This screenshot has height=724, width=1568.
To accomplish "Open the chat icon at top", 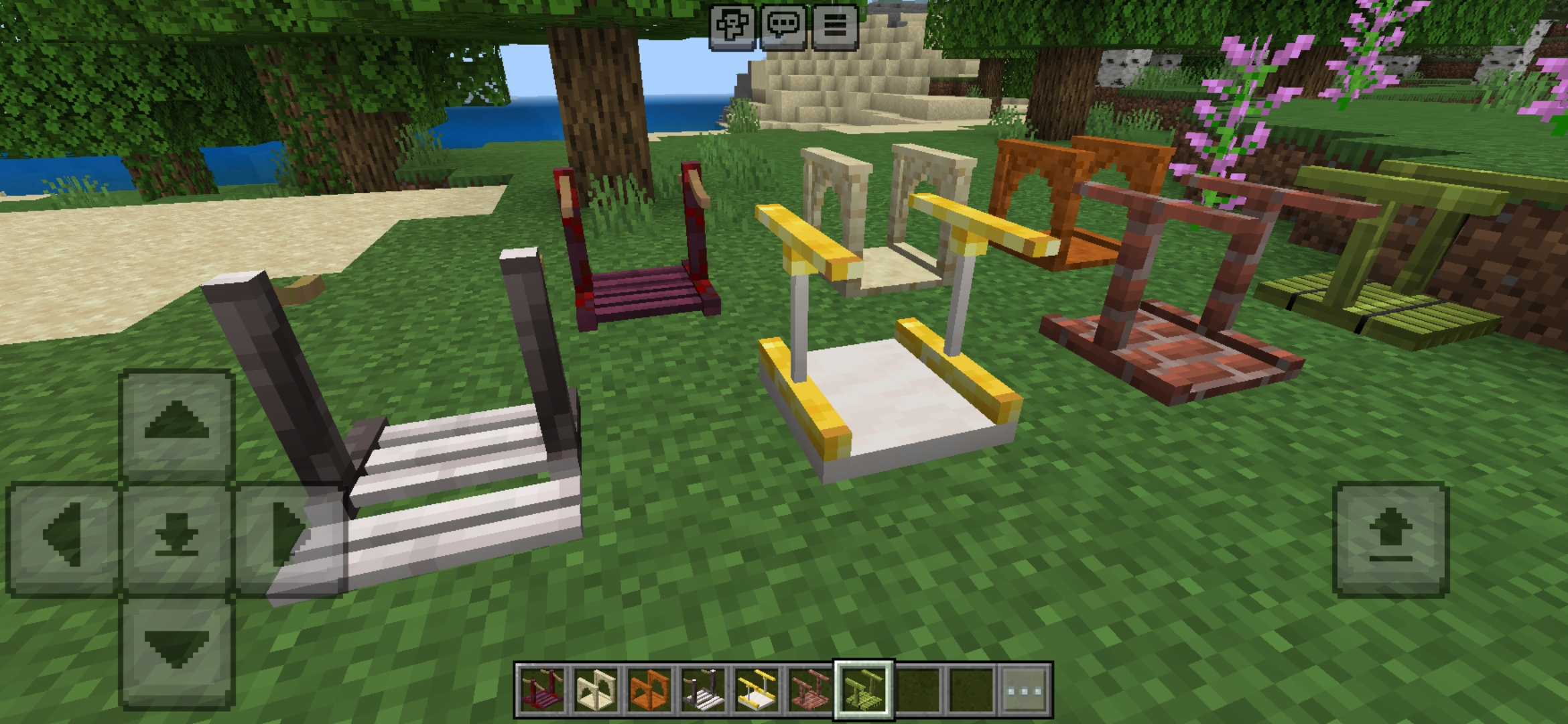I will [x=784, y=27].
